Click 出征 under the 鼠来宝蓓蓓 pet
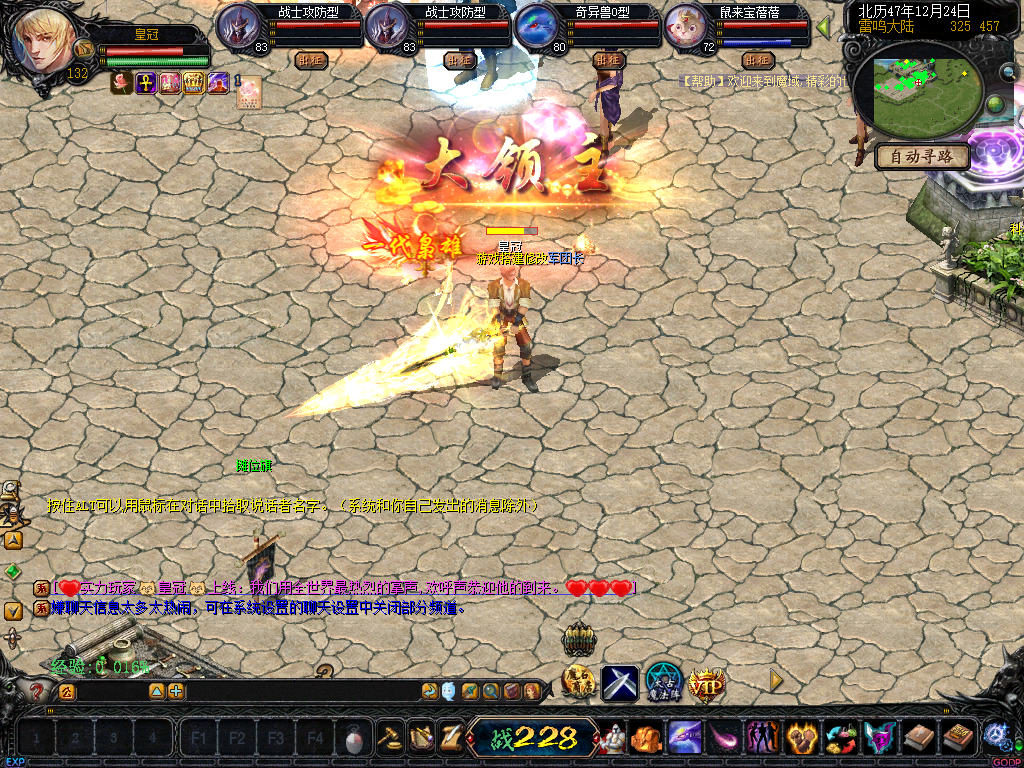Image resolution: width=1024 pixels, height=768 pixels. click(757, 60)
